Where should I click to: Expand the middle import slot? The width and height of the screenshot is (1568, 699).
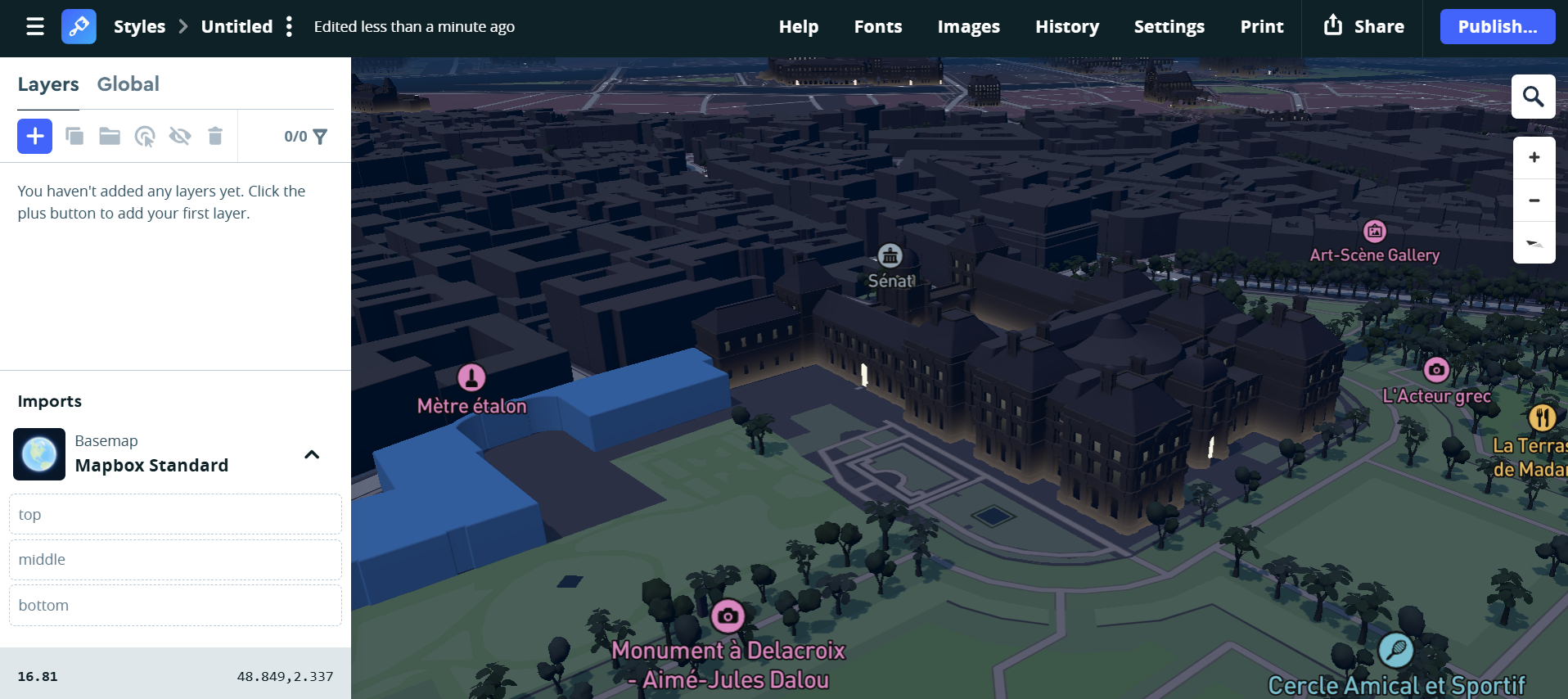[x=175, y=559]
